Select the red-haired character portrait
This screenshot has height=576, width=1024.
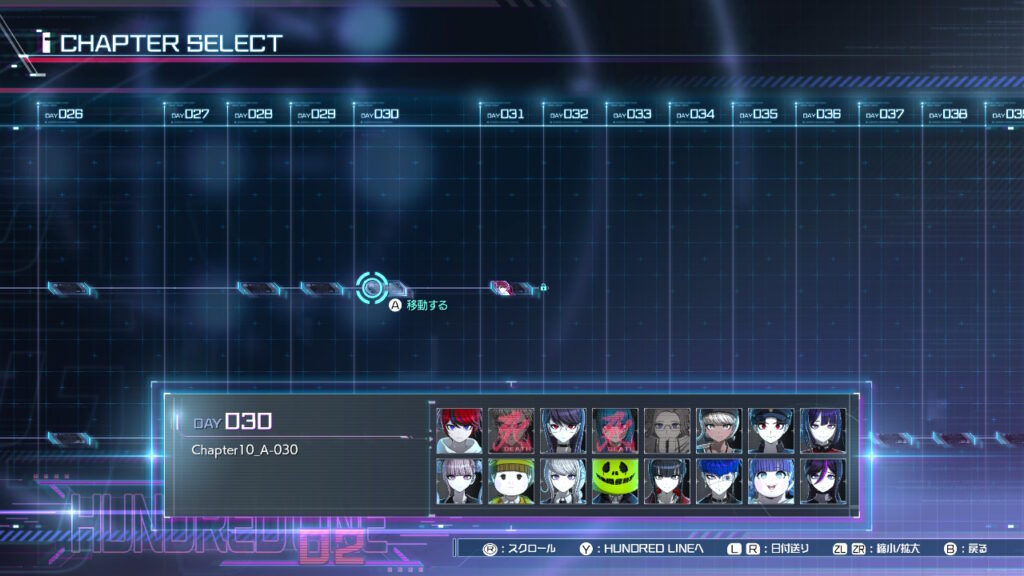(x=460, y=431)
